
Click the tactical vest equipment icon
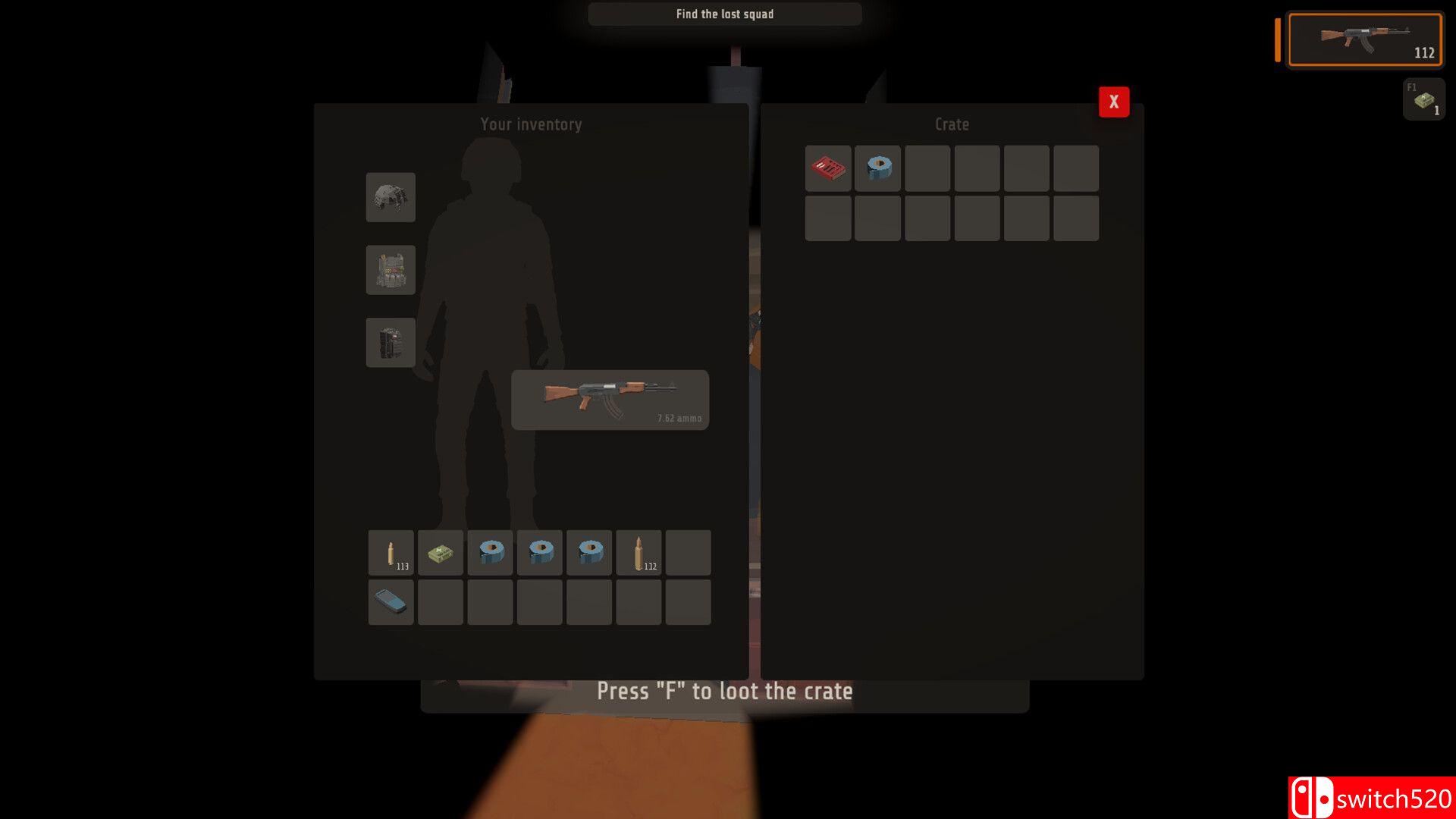(391, 270)
